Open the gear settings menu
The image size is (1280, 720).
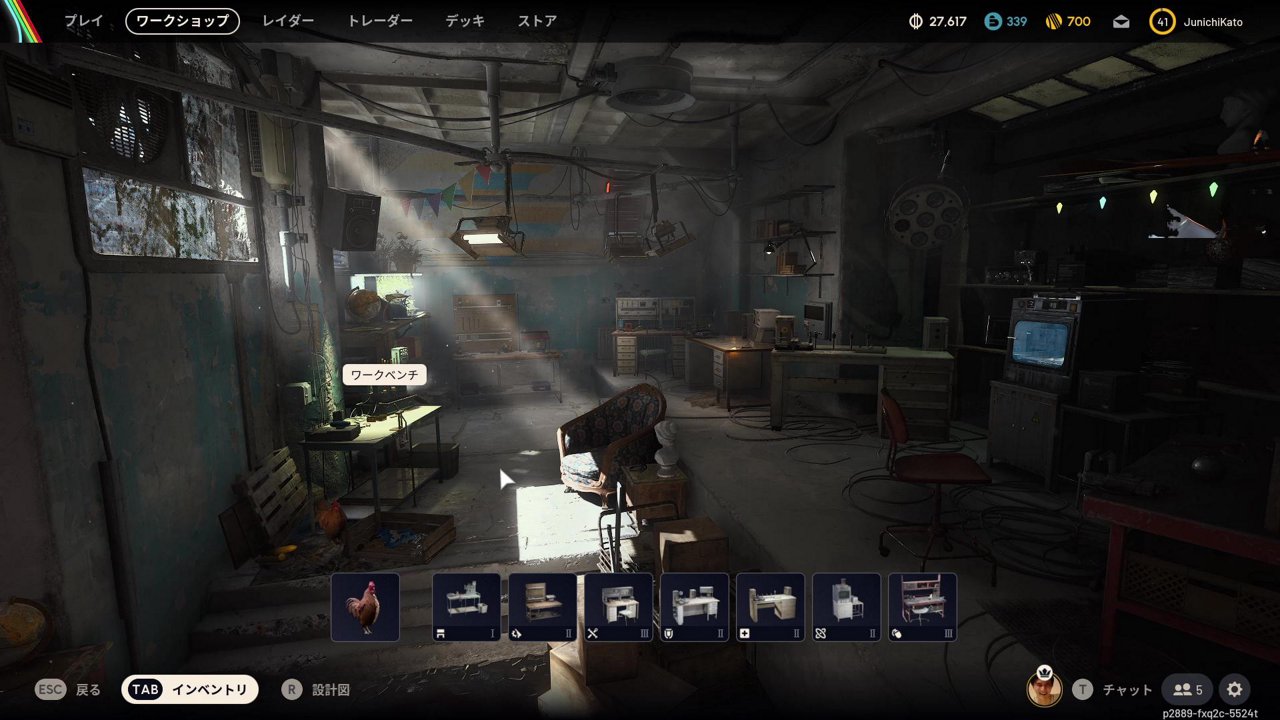[x=1235, y=689]
